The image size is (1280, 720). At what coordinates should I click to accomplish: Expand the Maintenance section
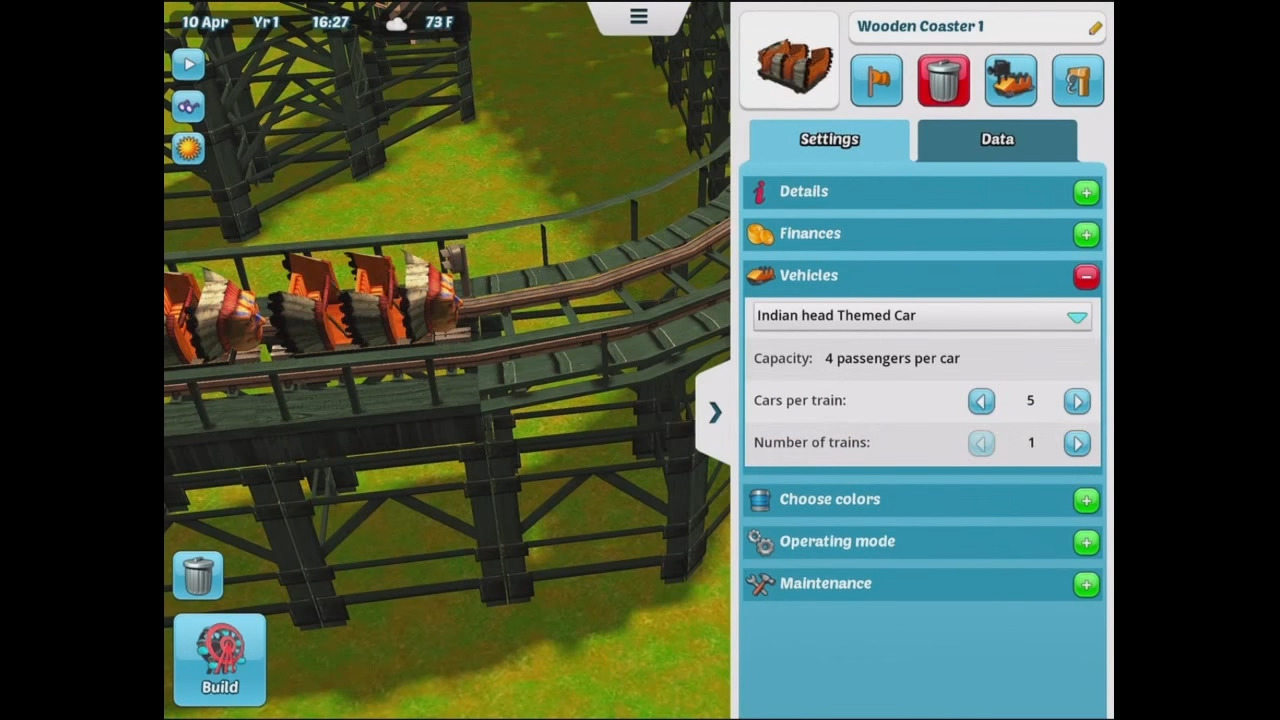pyautogui.click(x=1086, y=584)
